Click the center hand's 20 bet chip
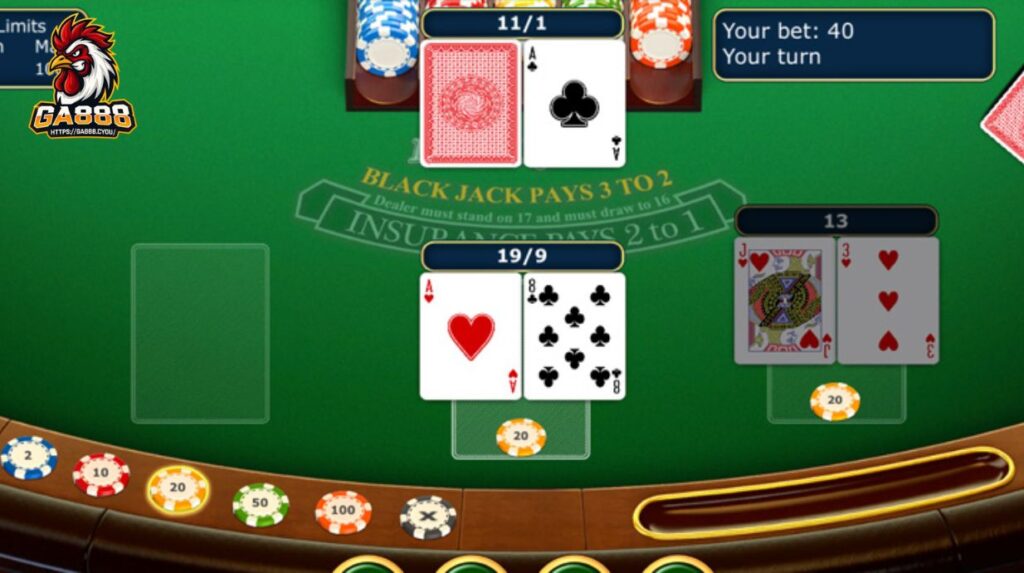This screenshot has height=573, width=1024. tap(521, 437)
